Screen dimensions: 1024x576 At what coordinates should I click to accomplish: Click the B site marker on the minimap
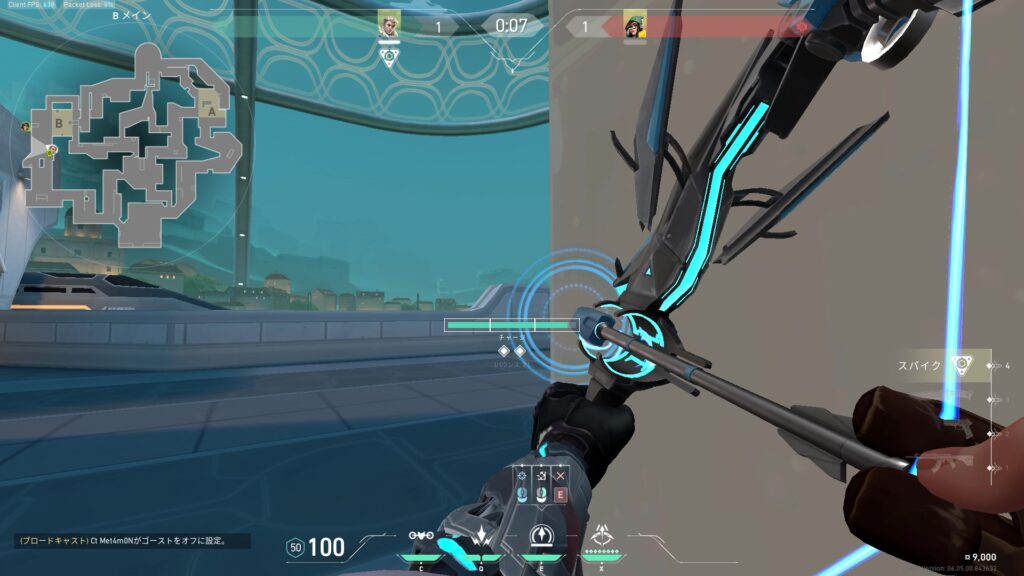[61, 124]
